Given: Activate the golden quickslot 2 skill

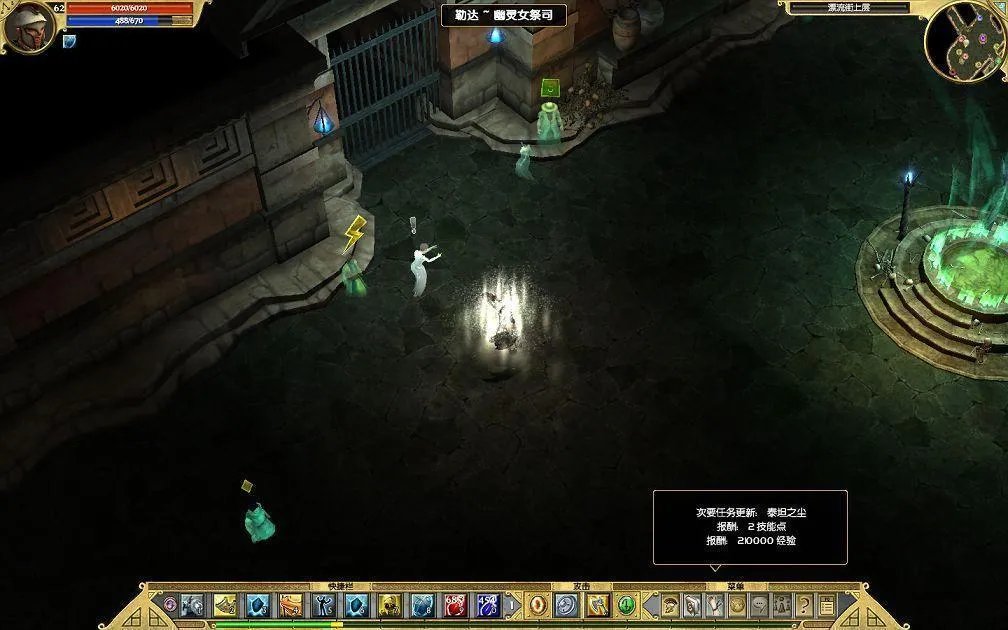Looking at the screenshot, I should click(225, 605).
